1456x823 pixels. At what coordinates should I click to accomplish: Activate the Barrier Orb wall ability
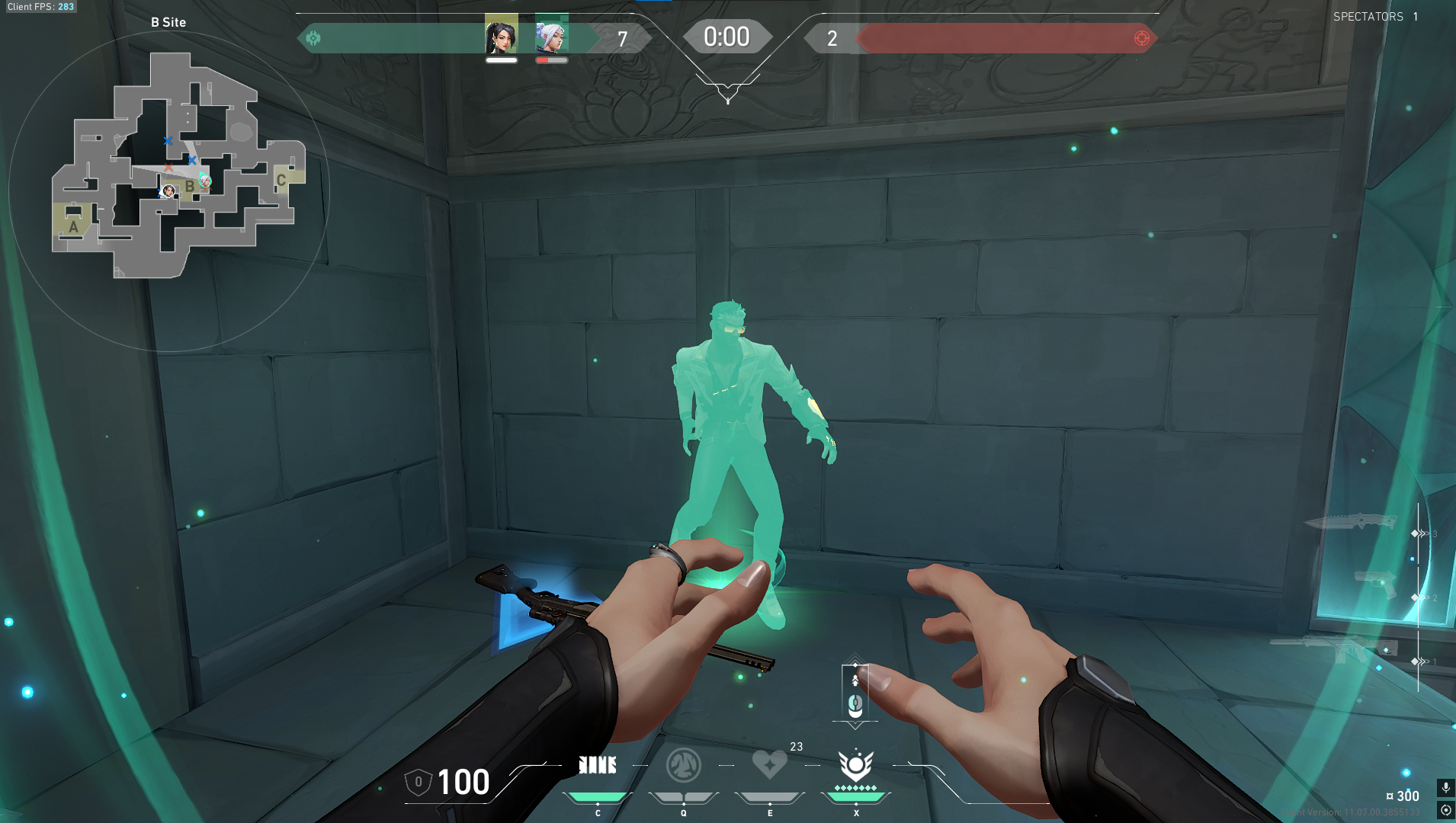tap(598, 765)
